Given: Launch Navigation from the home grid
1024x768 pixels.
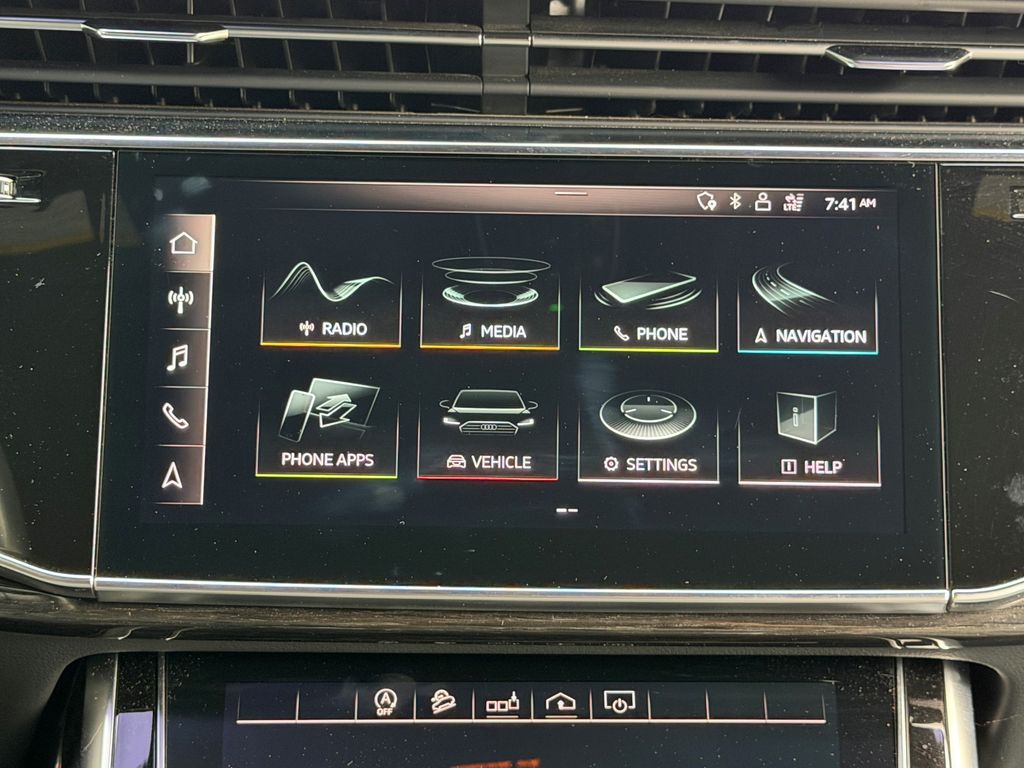Looking at the screenshot, I should (x=808, y=312).
